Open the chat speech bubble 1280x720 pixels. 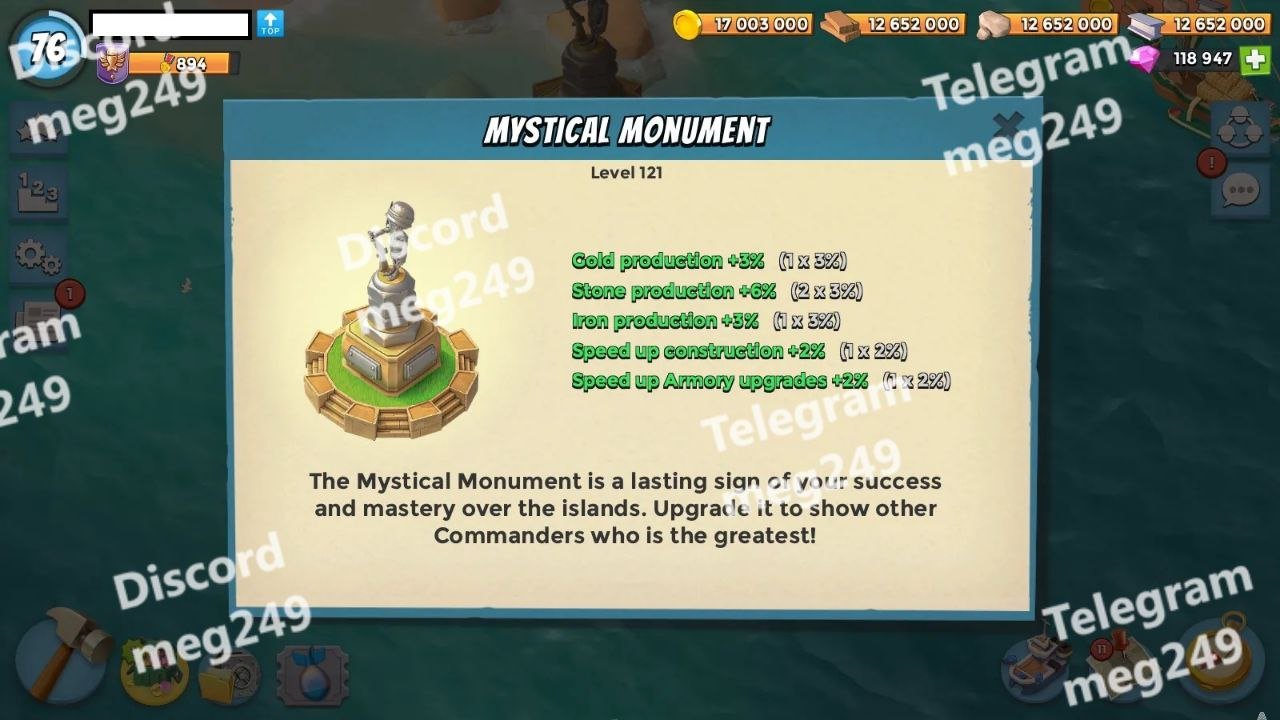click(x=1240, y=190)
